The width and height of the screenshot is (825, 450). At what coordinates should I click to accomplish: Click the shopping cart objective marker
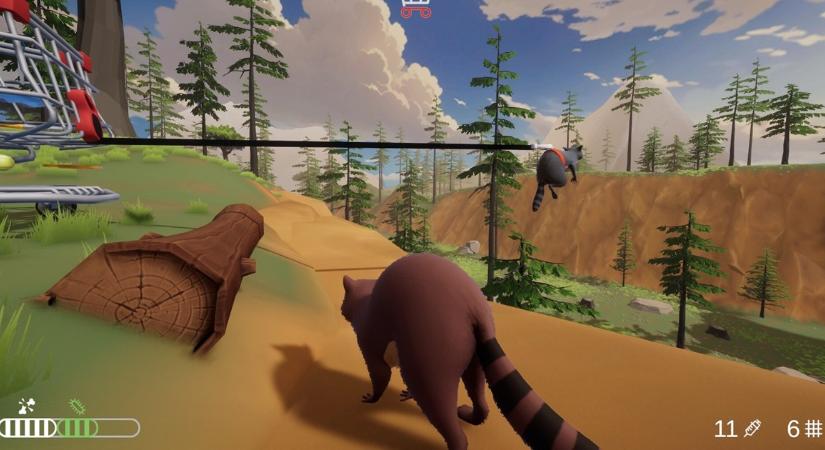pos(416,9)
